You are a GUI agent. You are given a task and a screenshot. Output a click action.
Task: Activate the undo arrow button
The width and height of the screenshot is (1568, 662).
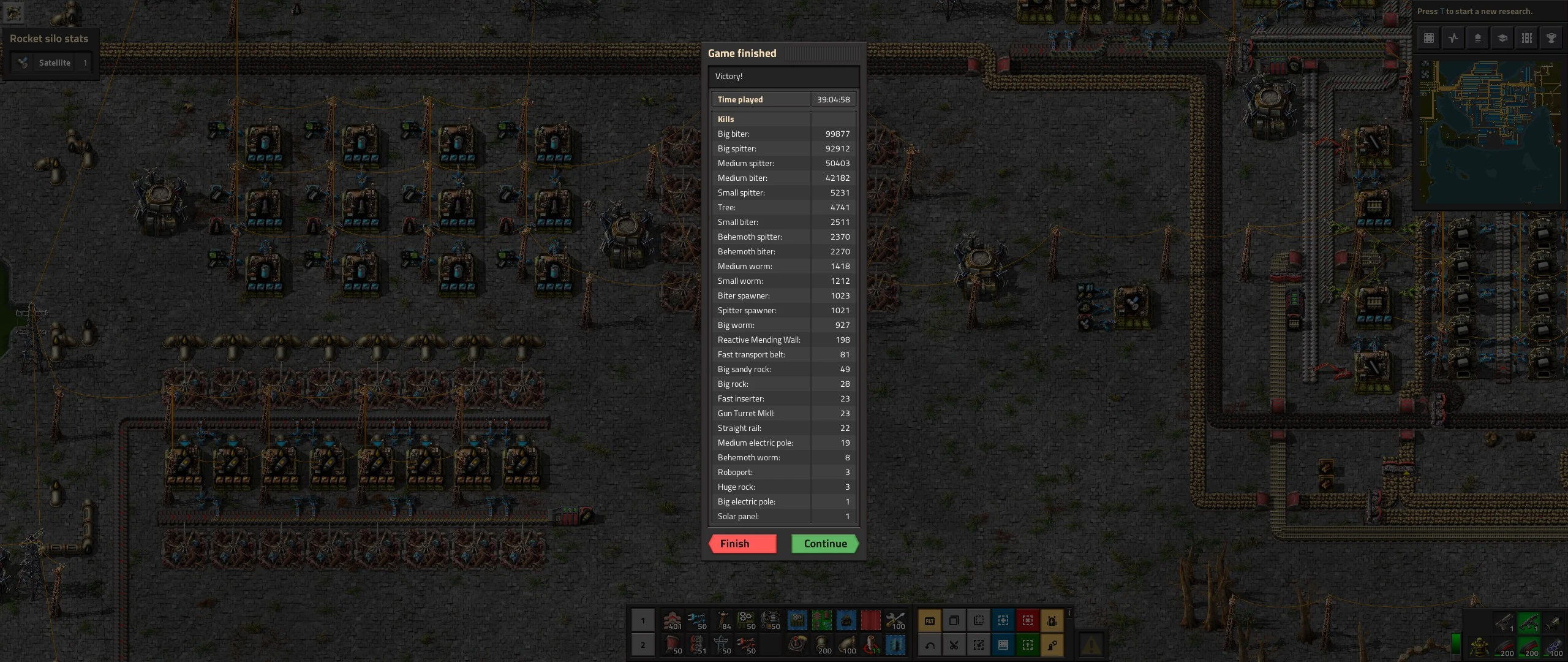[x=930, y=645]
